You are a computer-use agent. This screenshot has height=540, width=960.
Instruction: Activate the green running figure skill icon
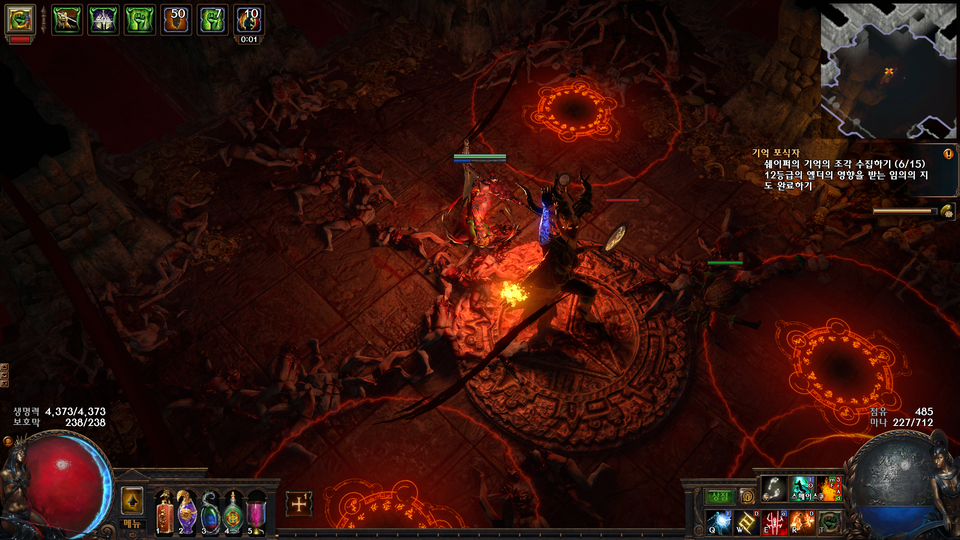pyautogui.click(x=803, y=488)
